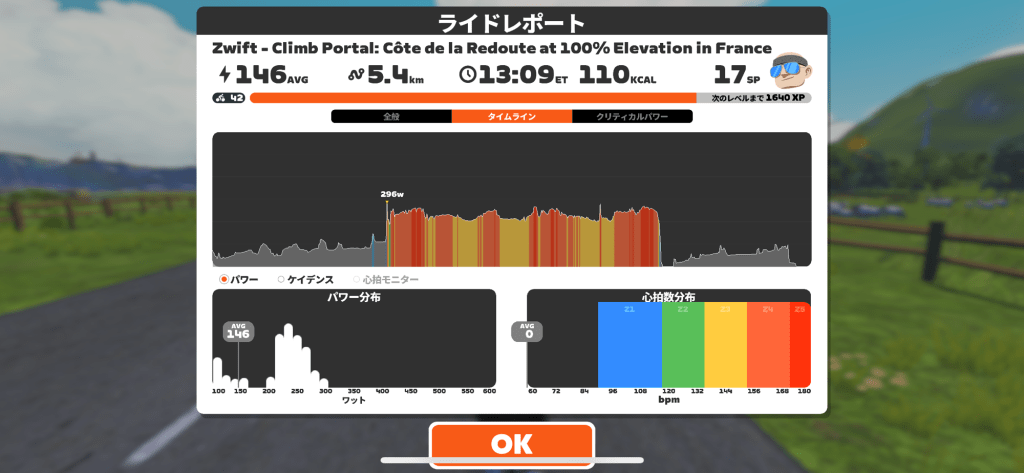Choose the パワー graph option
Image resolution: width=1024 pixels, height=473 pixels.
pyautogui.click(x=239, y=280)
